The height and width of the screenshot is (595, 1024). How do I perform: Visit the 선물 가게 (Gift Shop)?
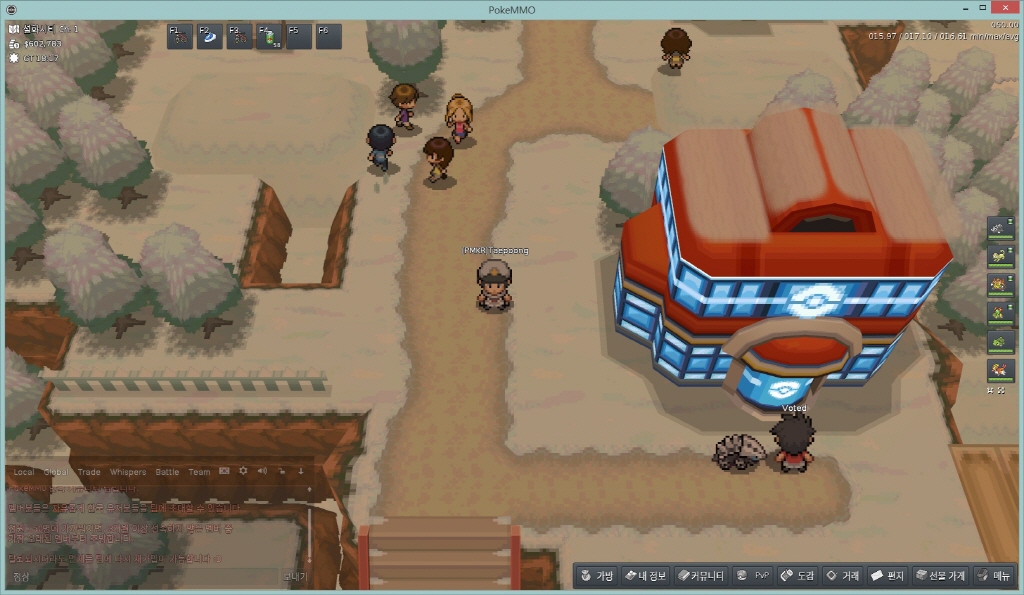[x=940, y=576]
